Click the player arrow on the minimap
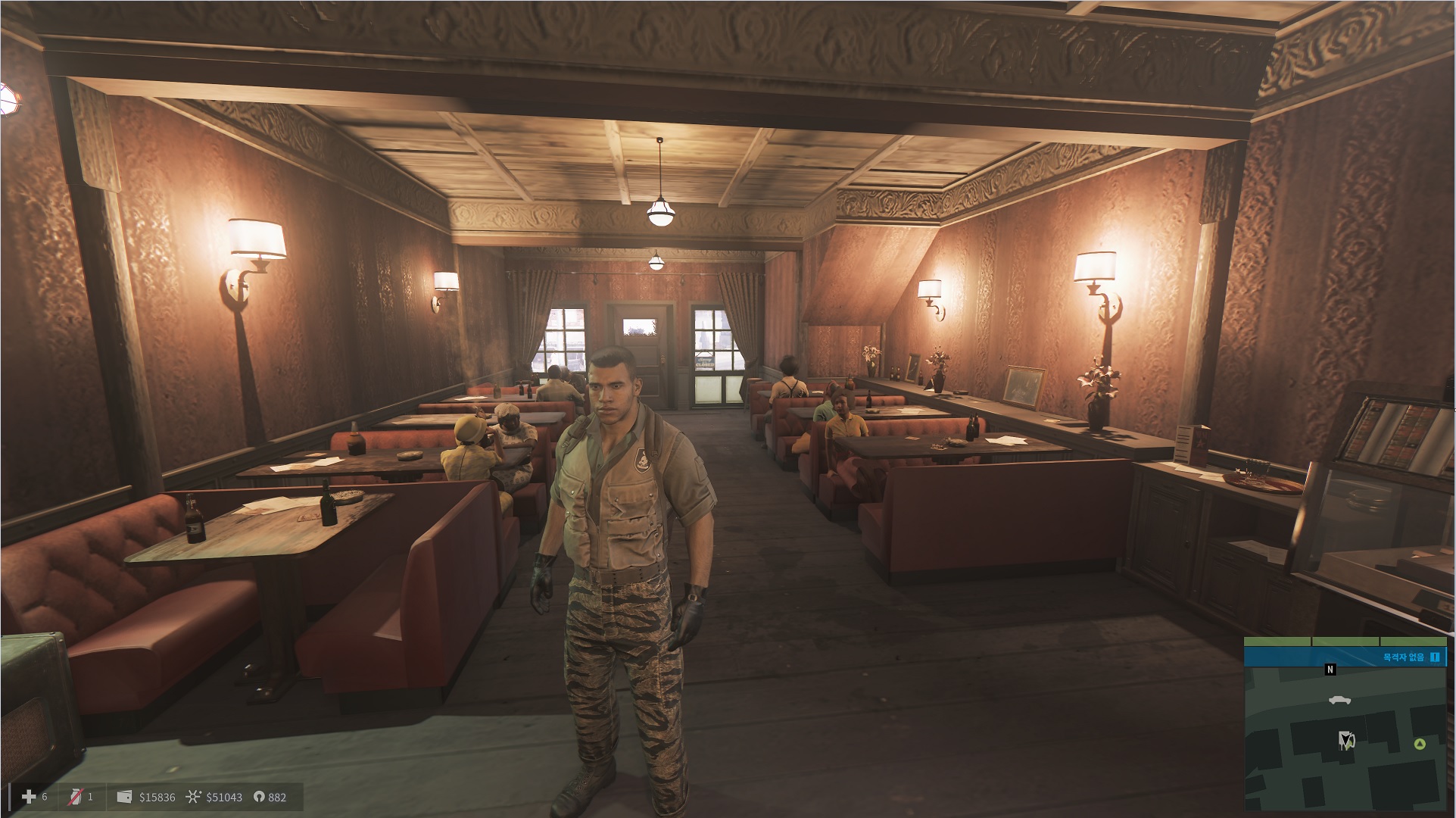The height and width of the screenshot is (818, 1456). [1345, 739]
